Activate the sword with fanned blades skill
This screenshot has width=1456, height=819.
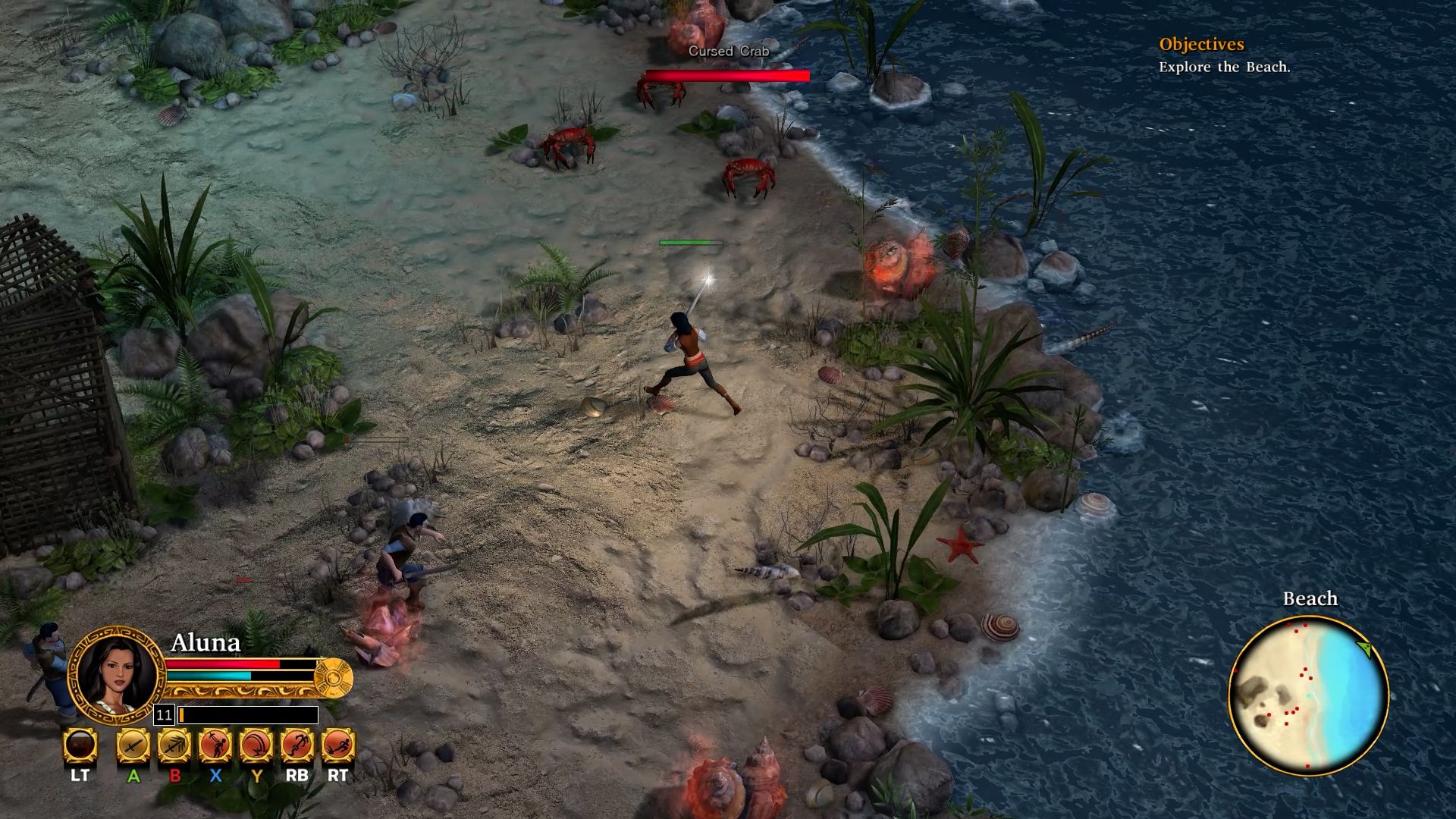(x=174, y=745)
